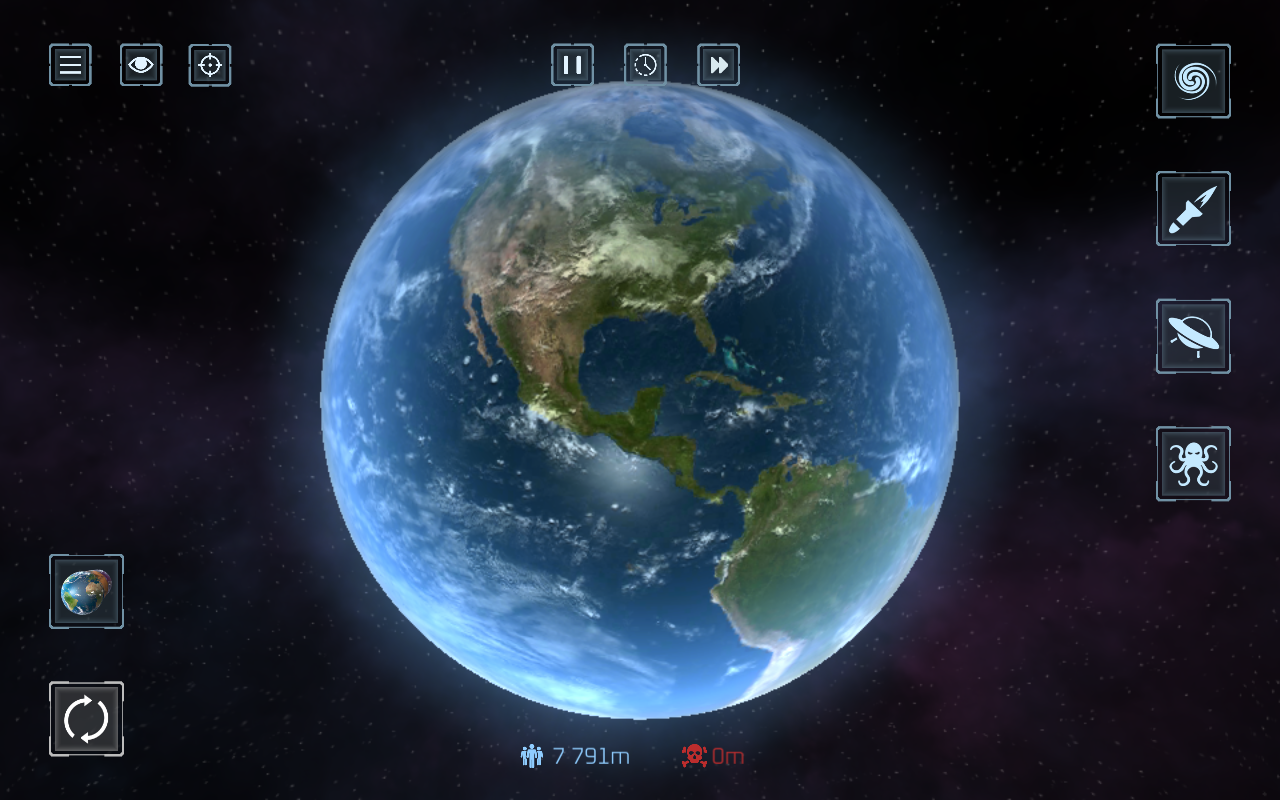This screenshot has height=800, width=1280.
Task: Open the octopus monster weapon category
Action: pos(1193,464)
